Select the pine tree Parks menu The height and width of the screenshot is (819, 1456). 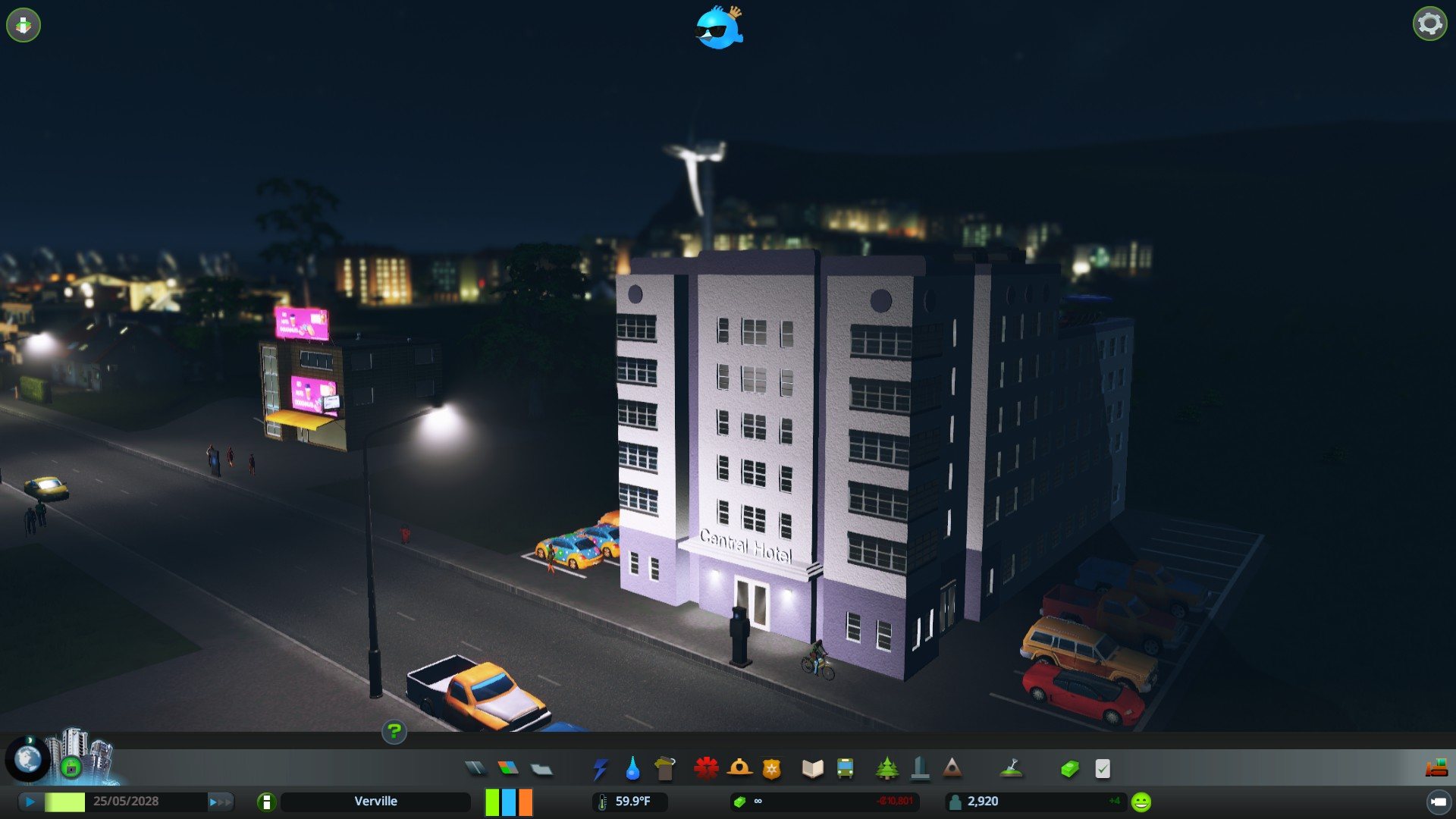coord(886,769)
